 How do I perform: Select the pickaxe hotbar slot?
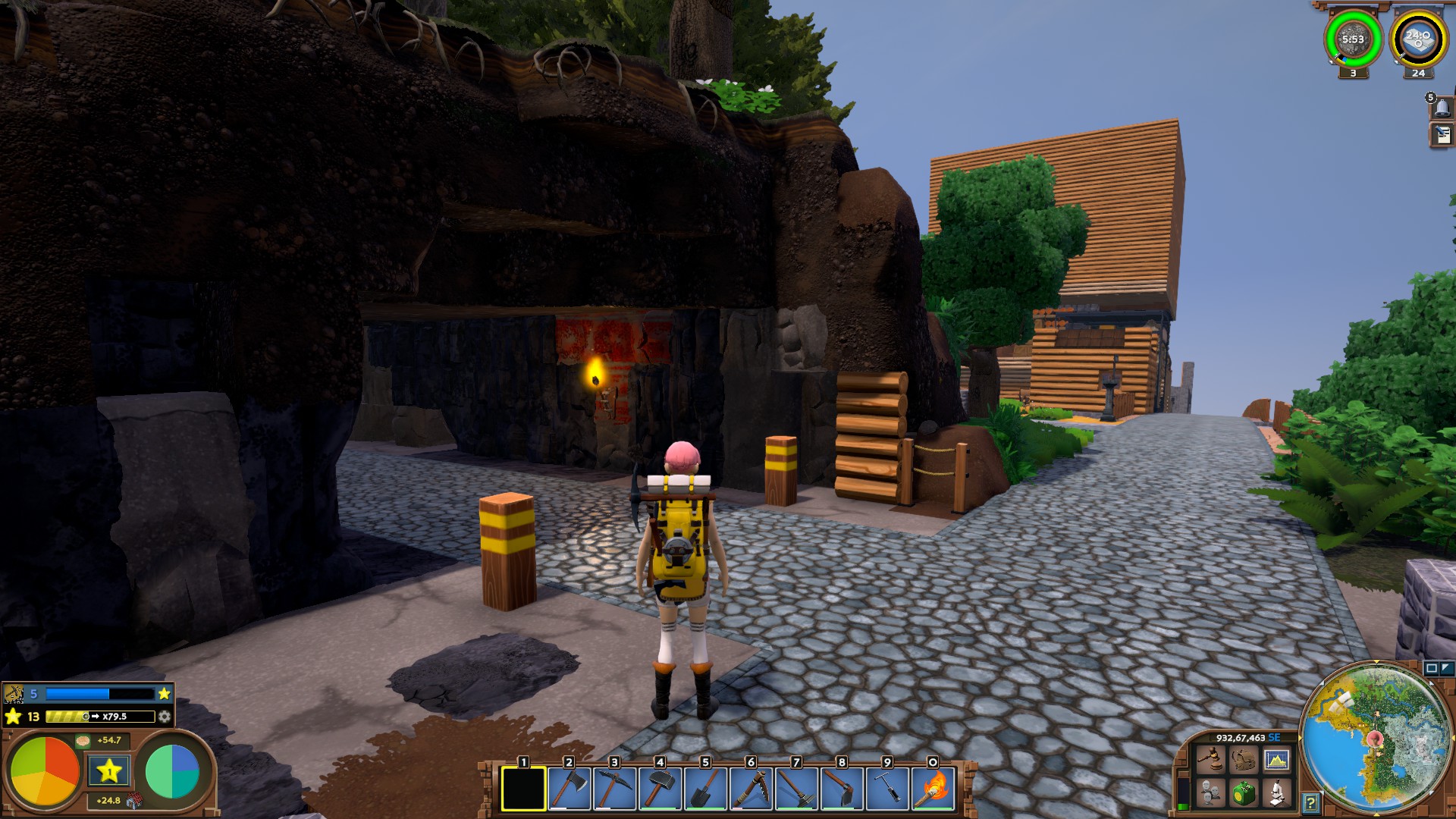click(614, 789)
